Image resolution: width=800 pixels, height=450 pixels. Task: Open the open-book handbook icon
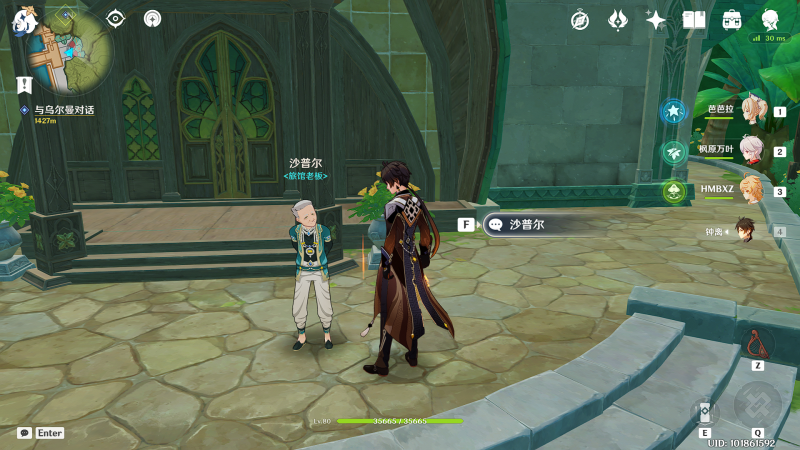694,19
